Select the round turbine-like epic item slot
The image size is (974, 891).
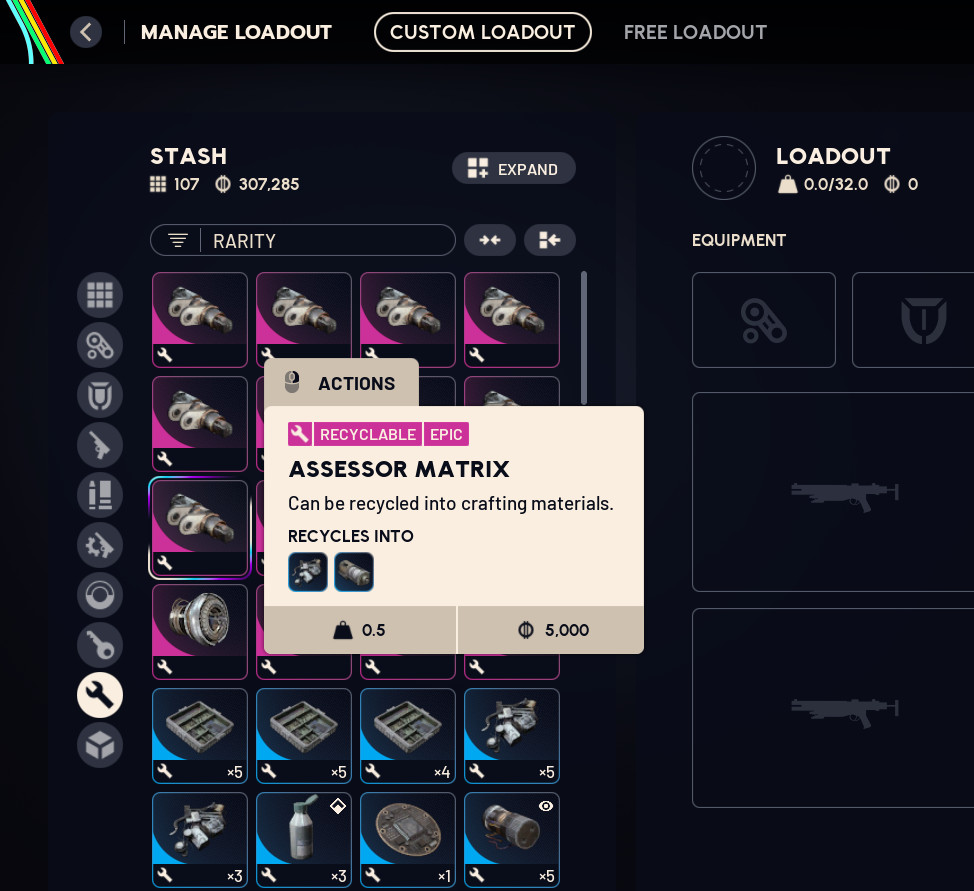(x=200, y=632)
